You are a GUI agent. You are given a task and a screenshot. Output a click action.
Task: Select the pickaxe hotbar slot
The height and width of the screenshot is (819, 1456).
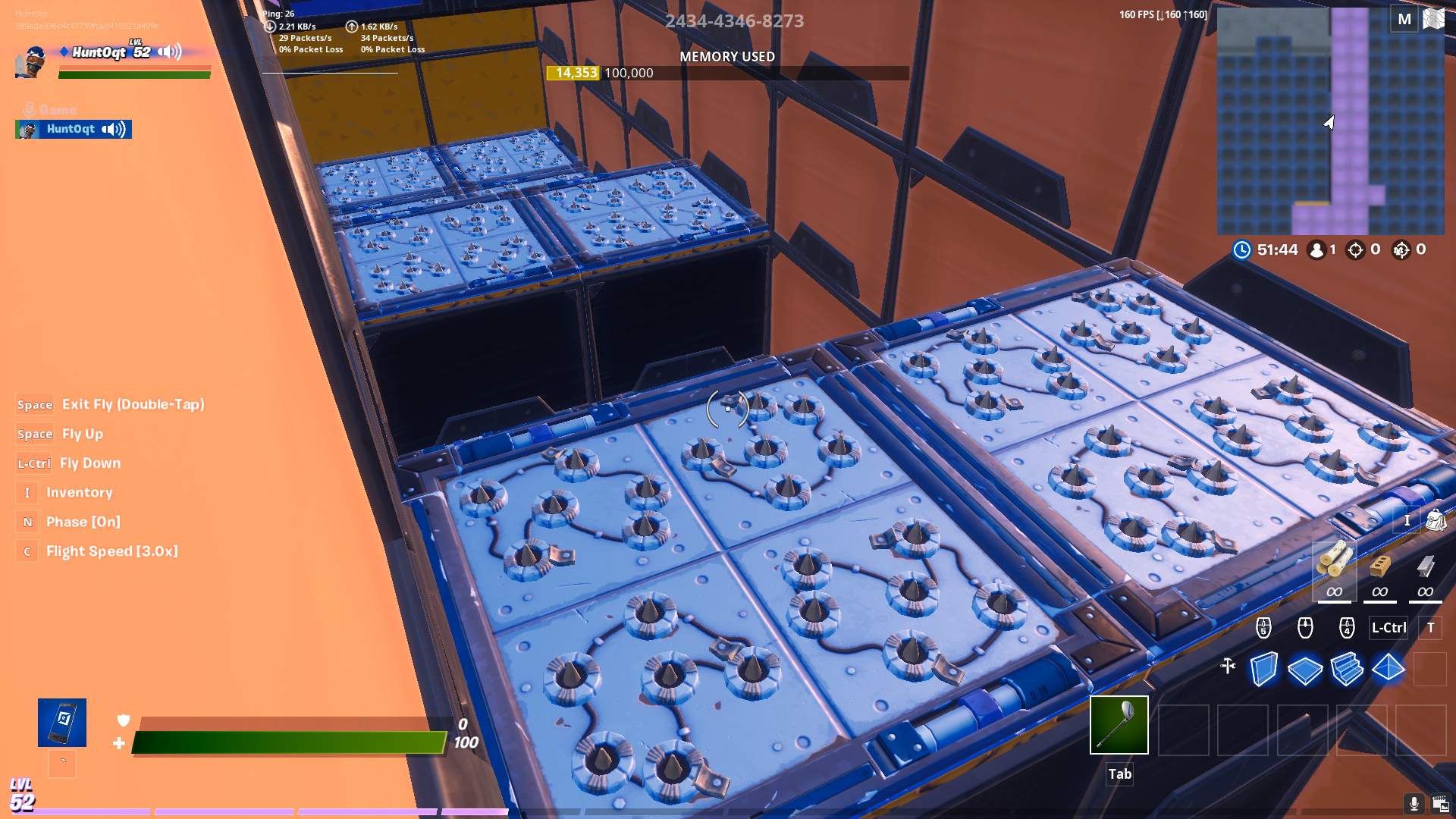(x=1119, y=725)
